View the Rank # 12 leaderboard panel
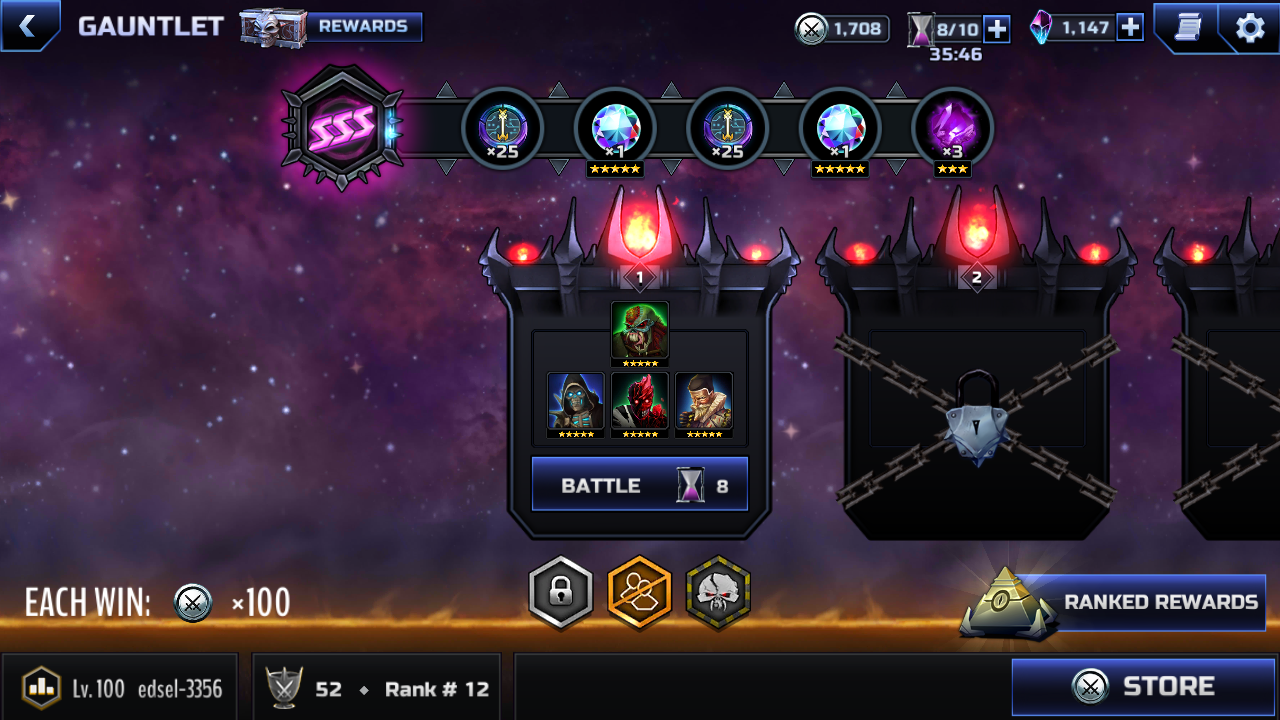The height and width of the screenshot is (720, 1280). pos(380,688)
